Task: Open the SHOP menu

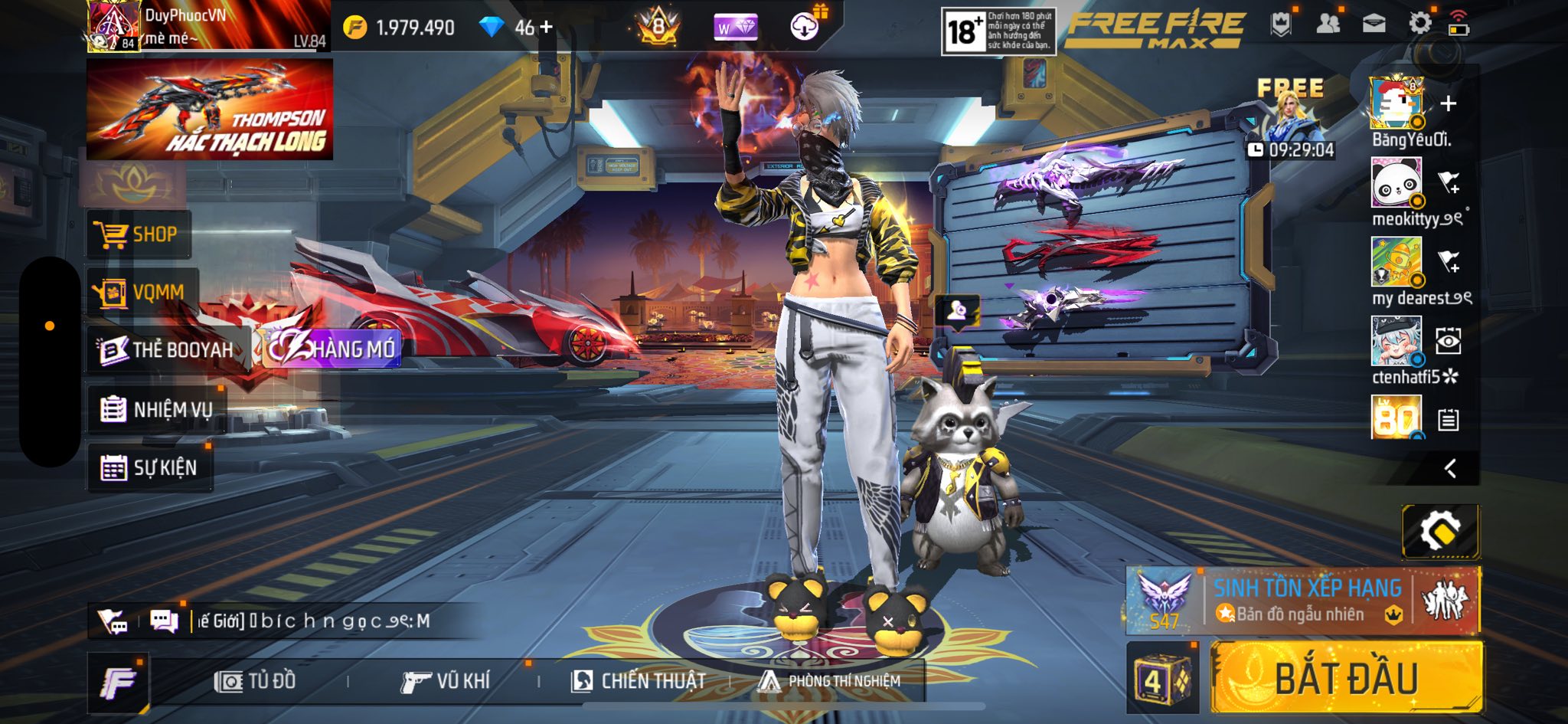Action: click(x=138, y=234)
